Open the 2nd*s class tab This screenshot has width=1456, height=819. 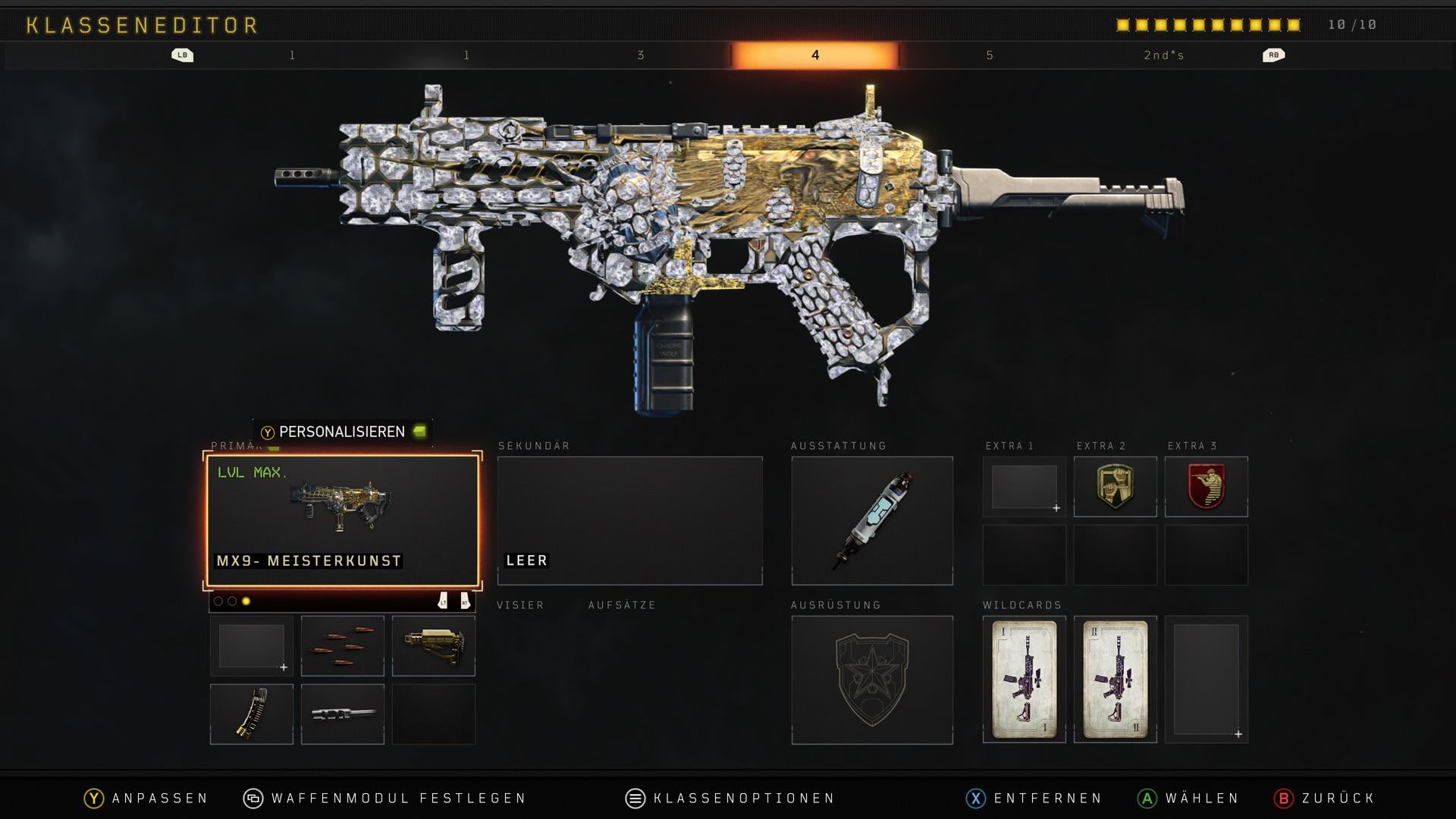[x=1164, y=55]
